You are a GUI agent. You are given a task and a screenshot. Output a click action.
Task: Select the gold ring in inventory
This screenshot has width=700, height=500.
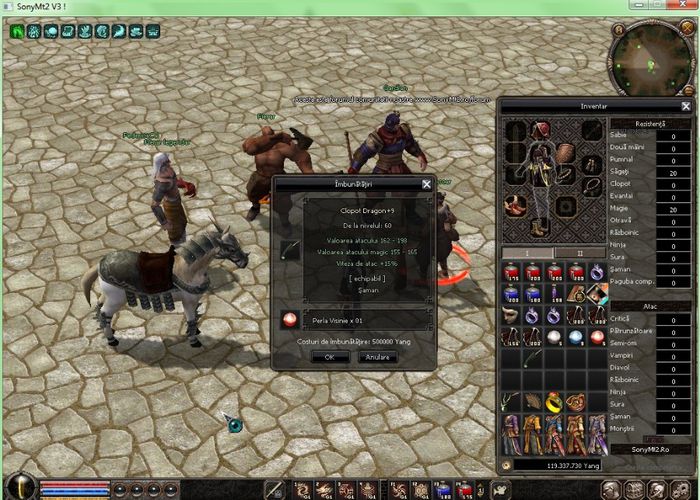click(x=553, y=401)
